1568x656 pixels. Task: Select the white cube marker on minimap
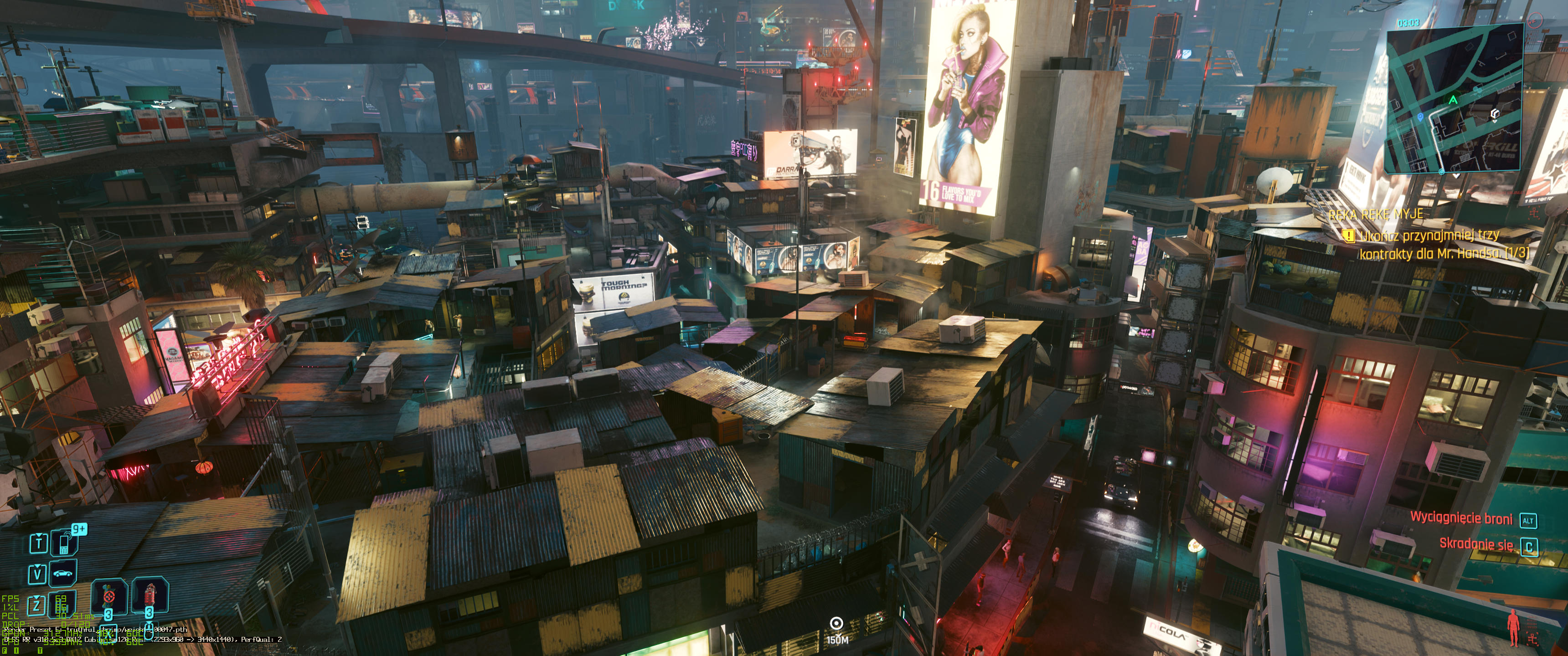[1494, 114]
